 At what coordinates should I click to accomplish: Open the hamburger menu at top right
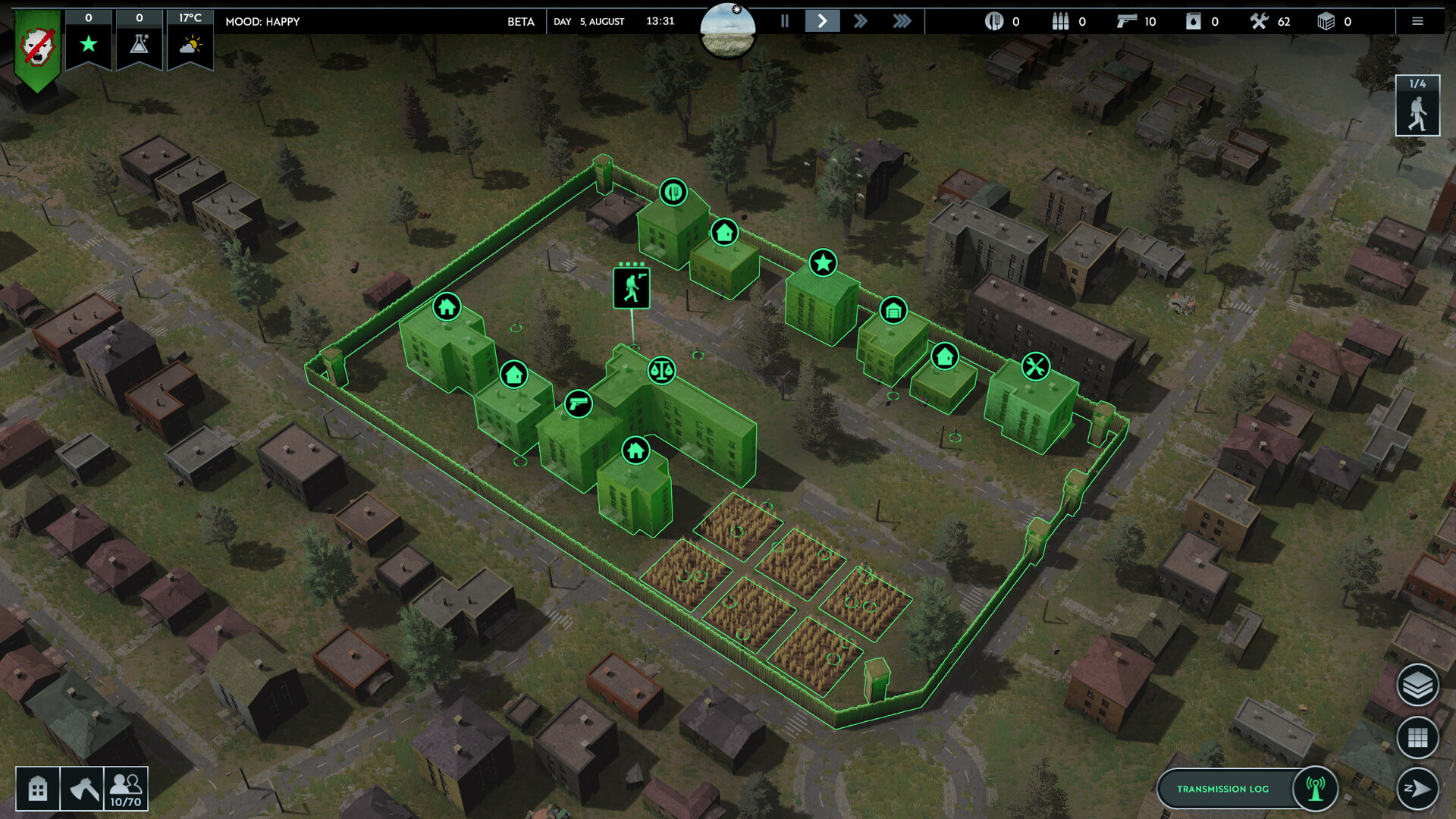tap(1417, 21)
